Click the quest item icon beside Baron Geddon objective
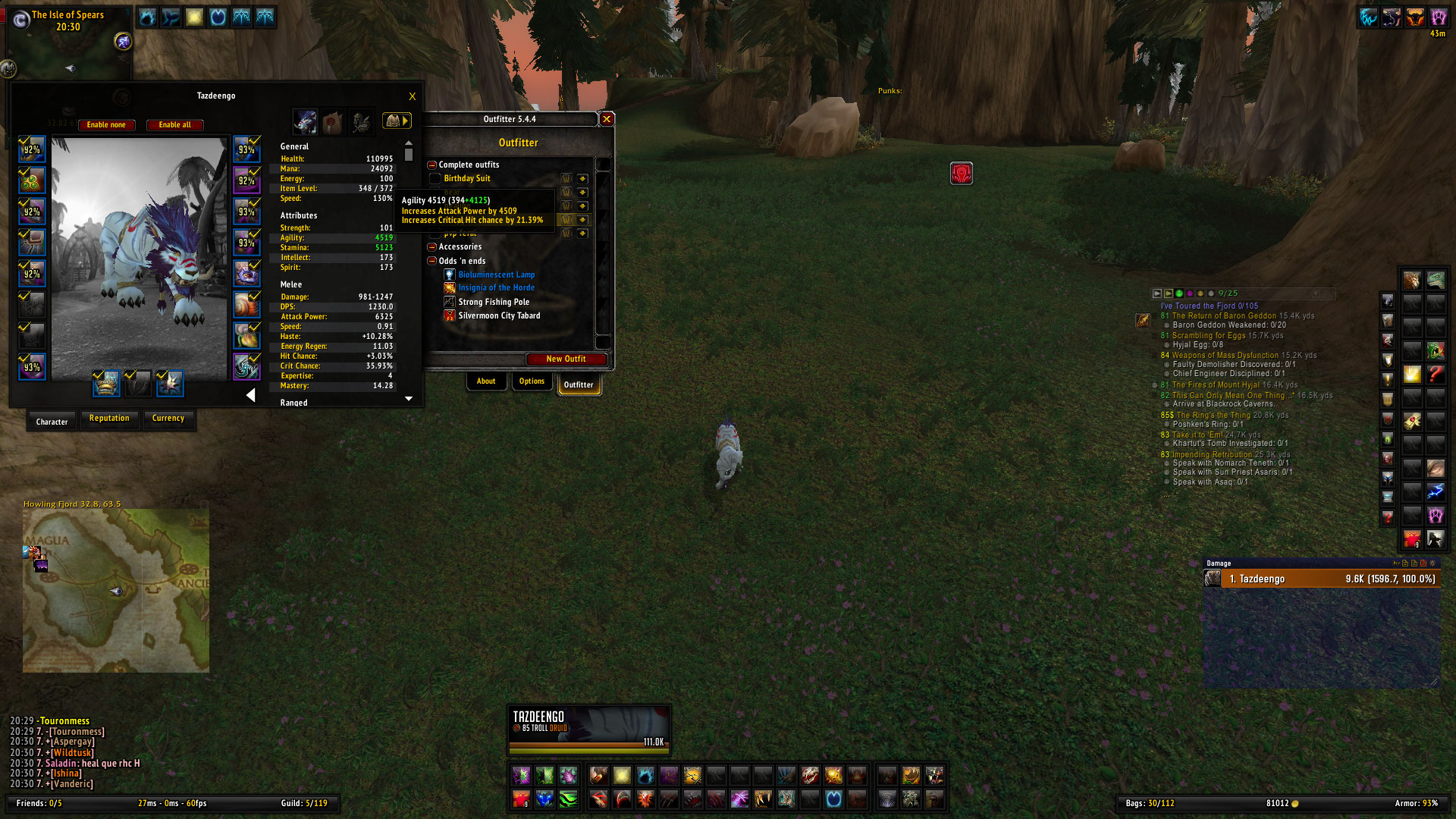 pos(1144,320)
